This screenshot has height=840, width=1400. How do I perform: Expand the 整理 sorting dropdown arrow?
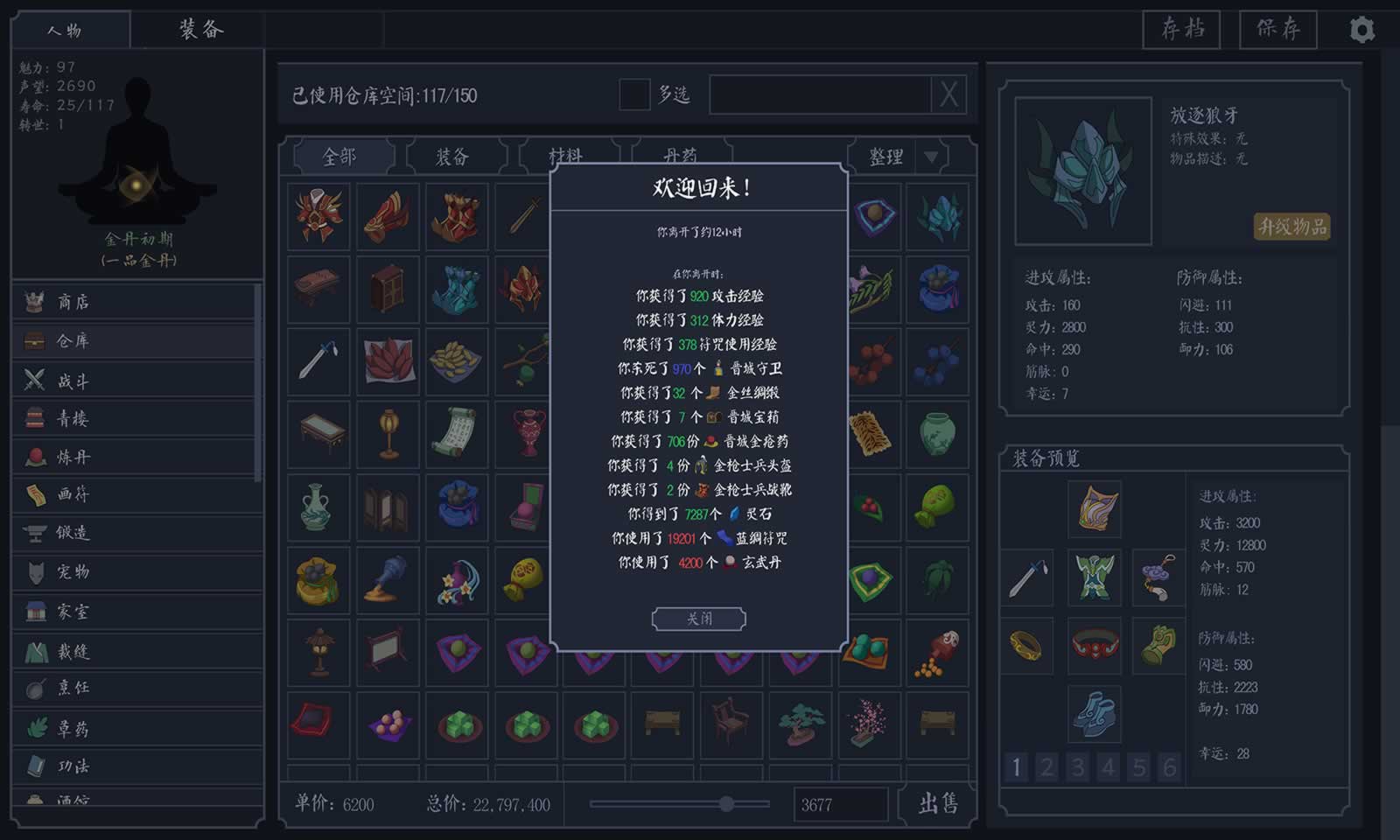point(930,157)
